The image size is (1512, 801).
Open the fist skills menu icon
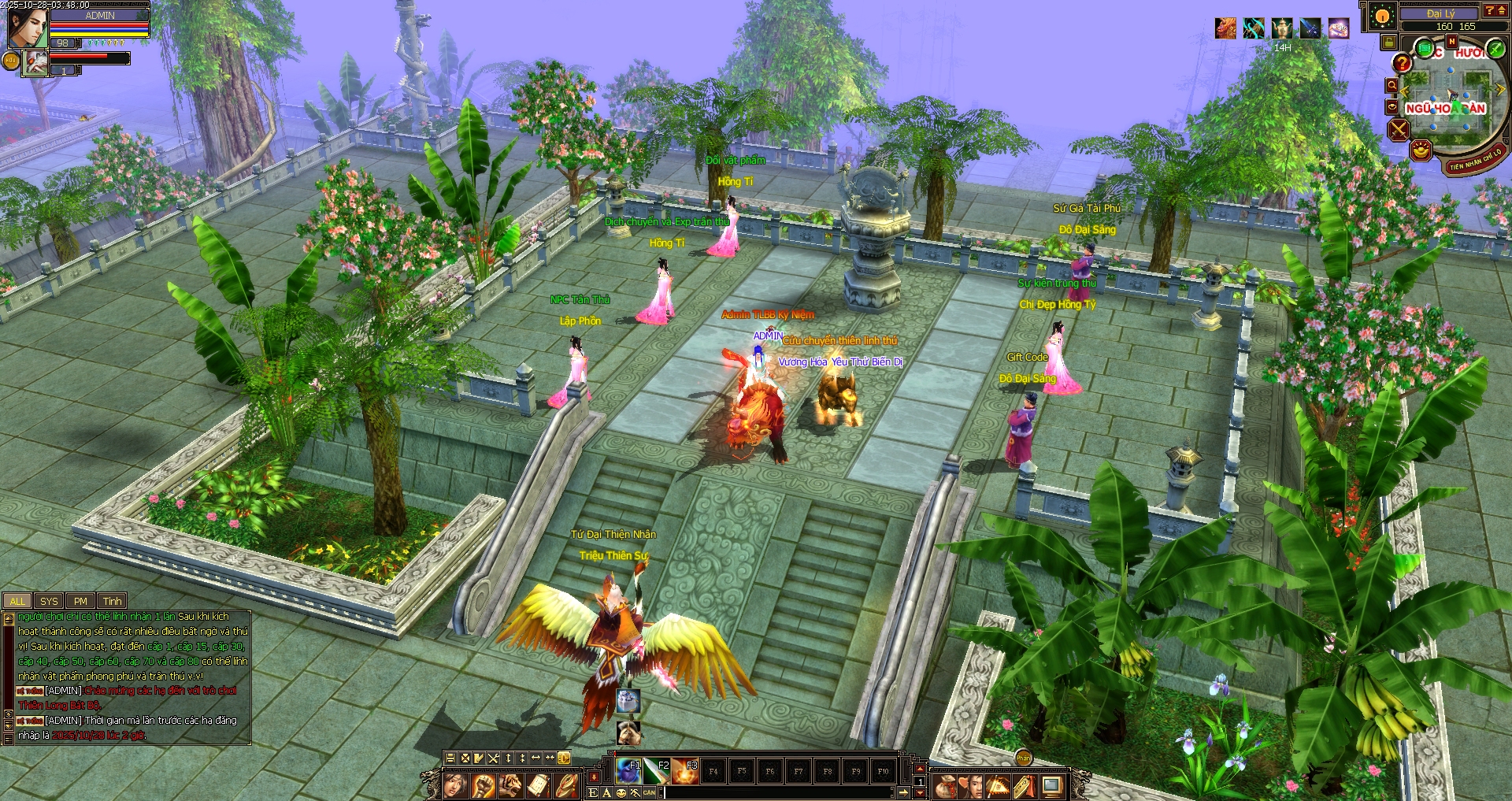tap(483, 785)
